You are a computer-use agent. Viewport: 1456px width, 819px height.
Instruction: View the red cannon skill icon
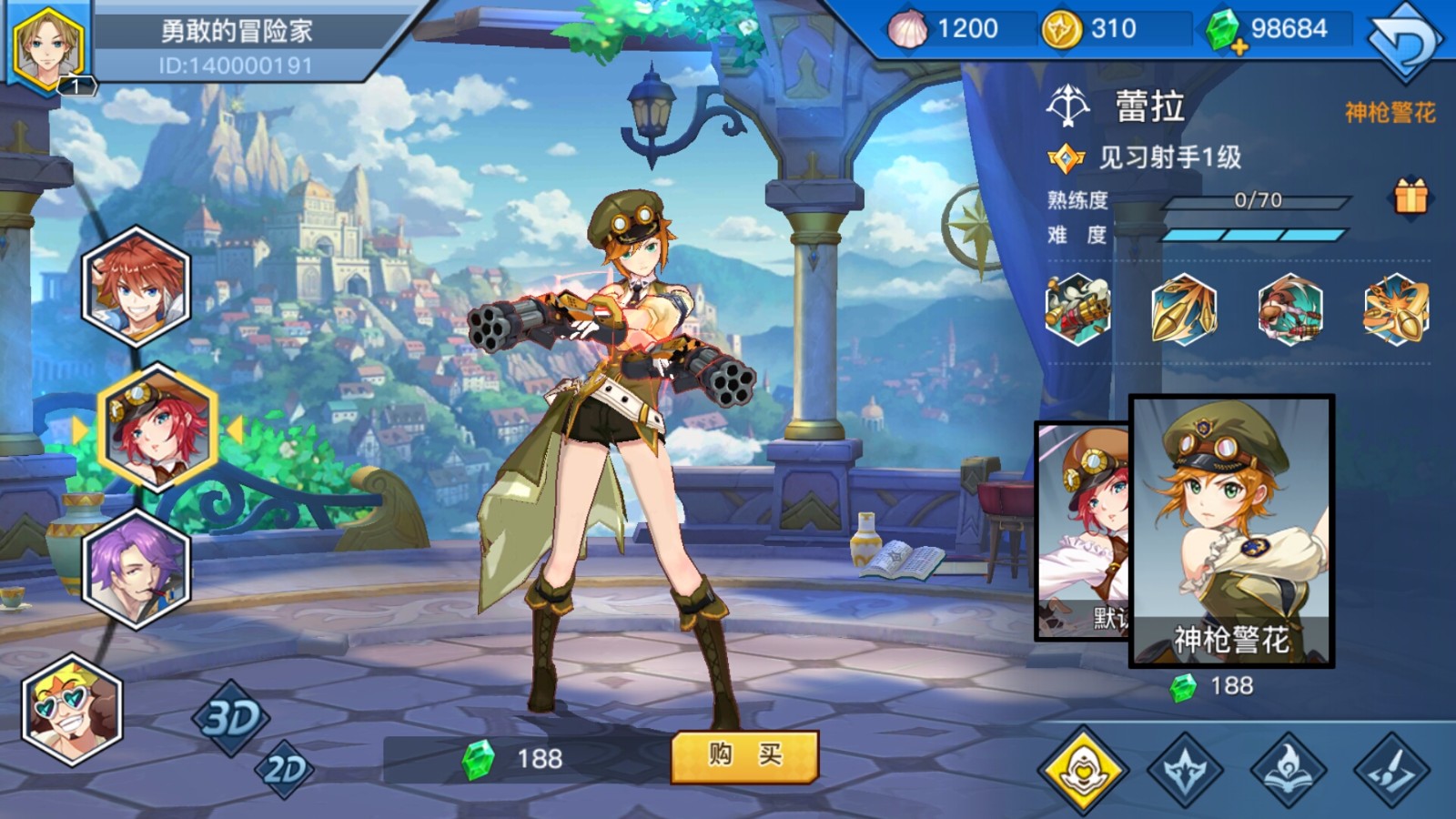(x=1290, y=309)
